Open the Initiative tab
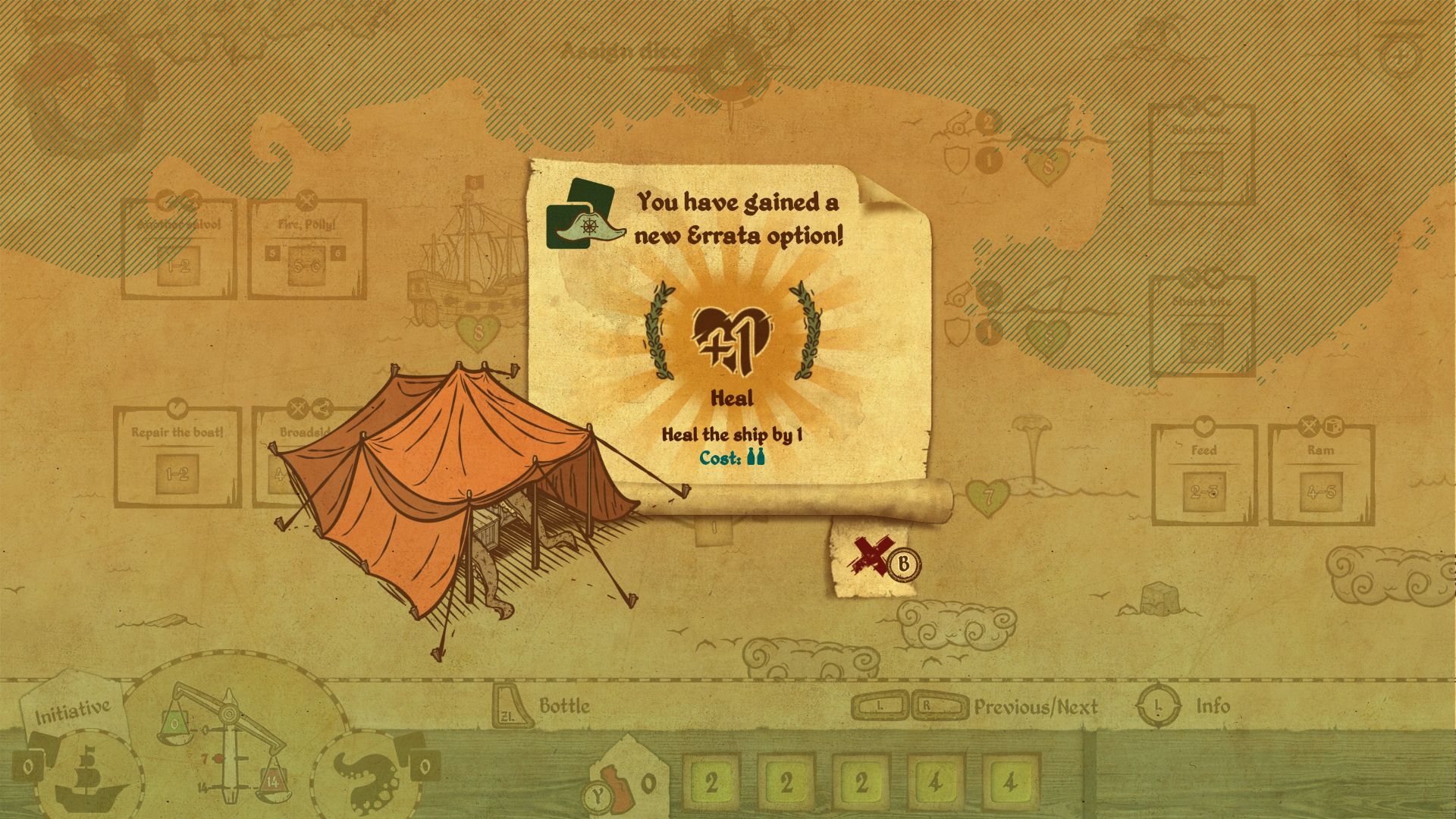This screenshot has height=819, width=1456. pos(74,711)
